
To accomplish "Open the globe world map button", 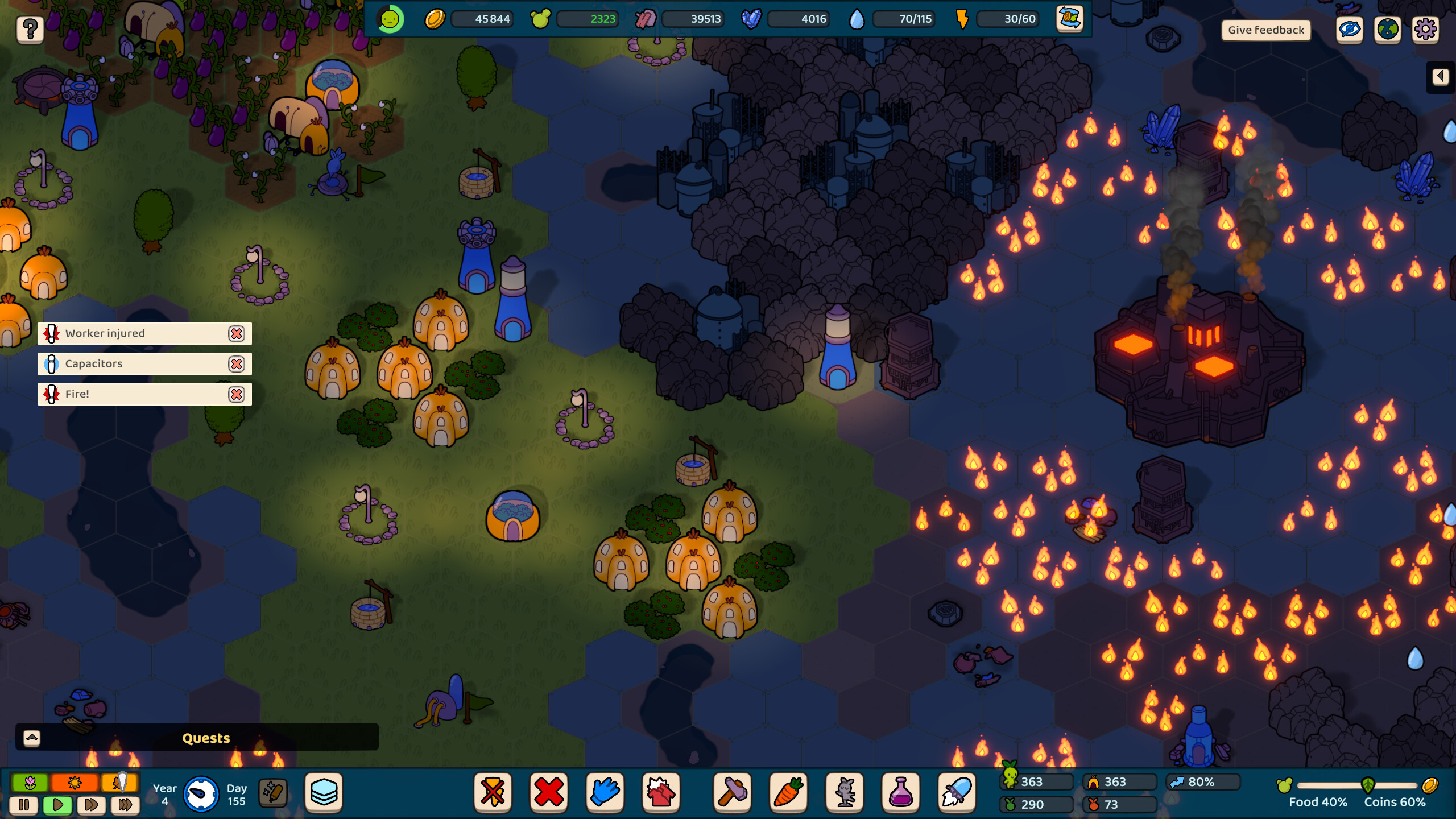I will pos(1388,30).
